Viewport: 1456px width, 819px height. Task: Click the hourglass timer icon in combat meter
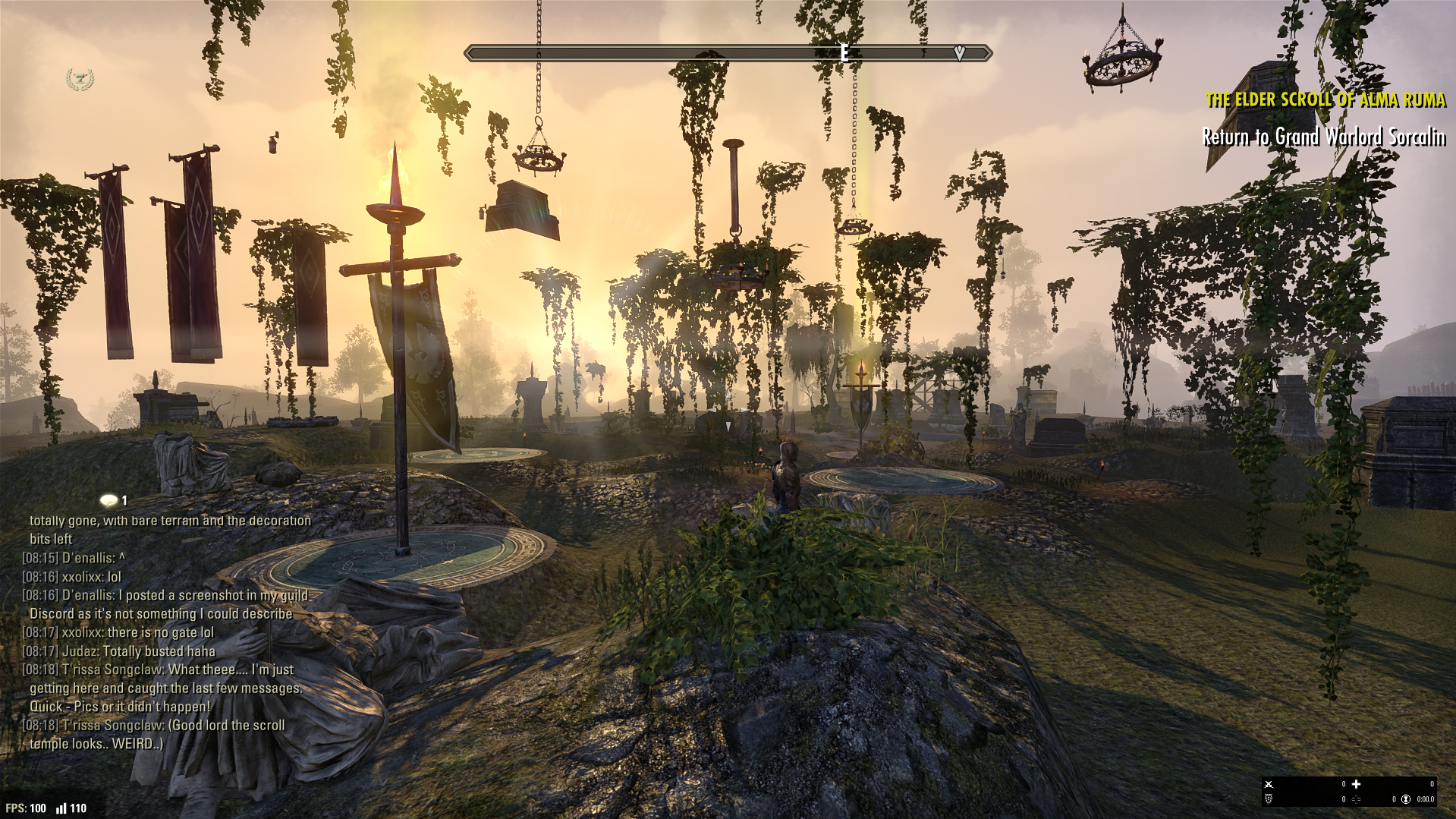[1406, 799]
